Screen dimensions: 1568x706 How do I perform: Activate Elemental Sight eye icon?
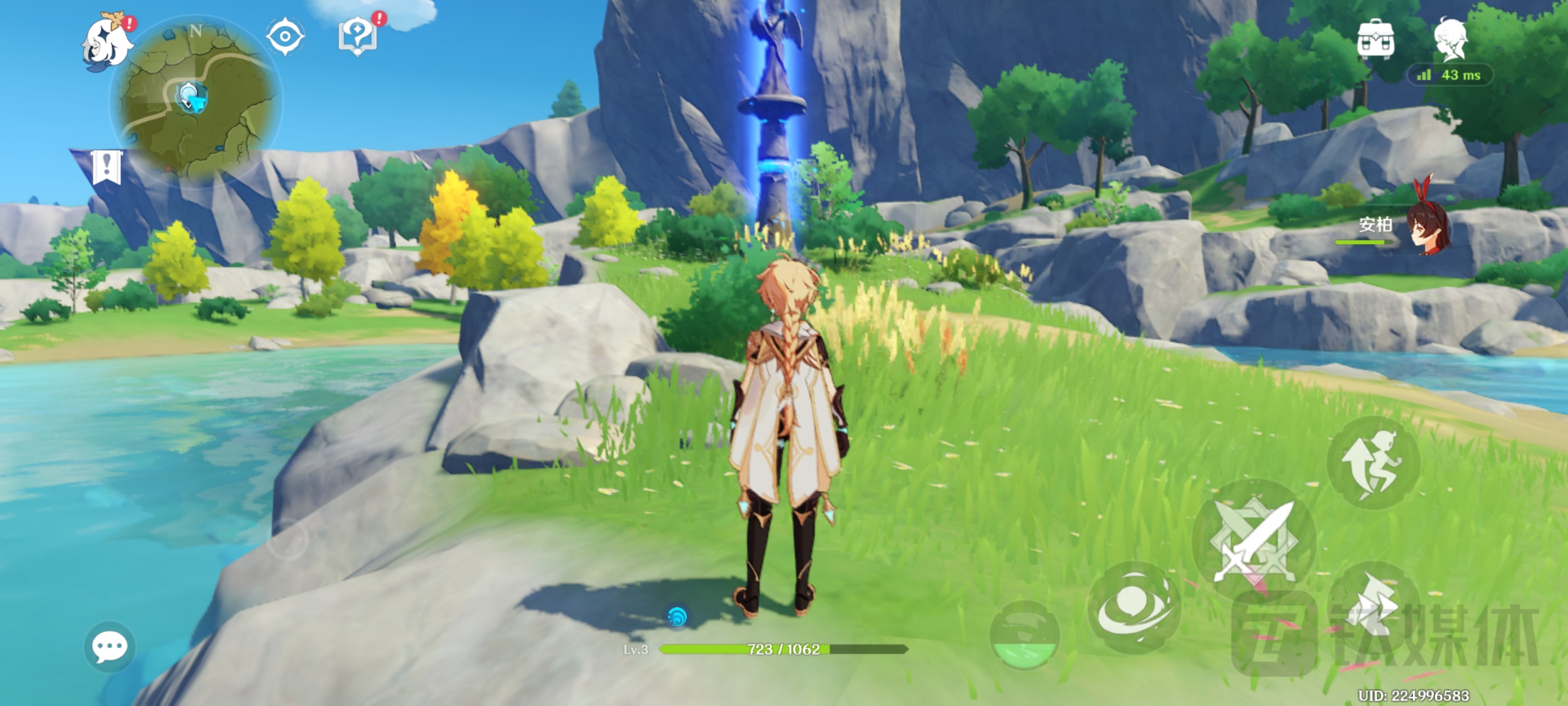pyautogui.click(x=285, y=37)
